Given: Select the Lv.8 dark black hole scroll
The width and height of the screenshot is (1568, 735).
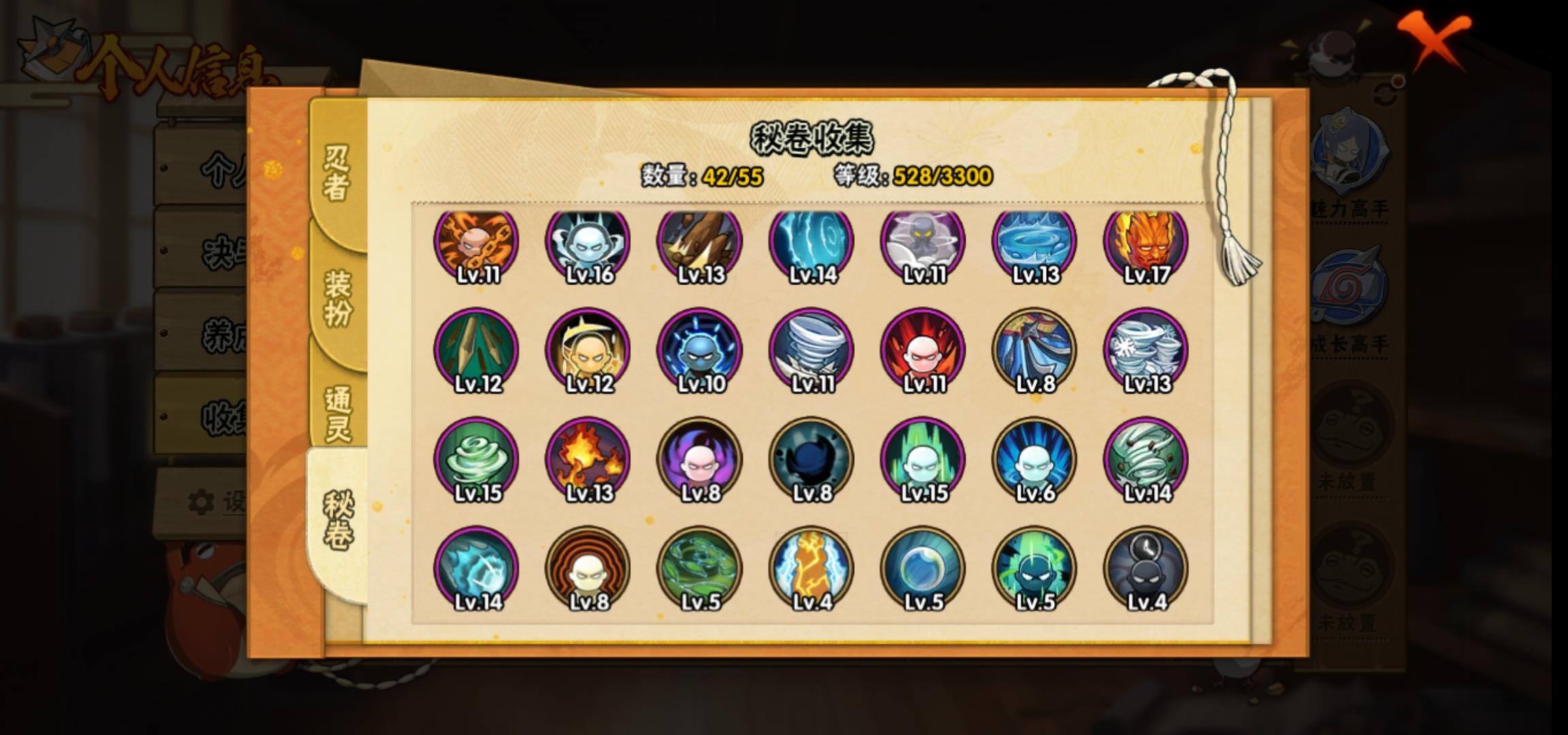Looking at the screenshot, I should pyautogui.click(x=811, y=459).
